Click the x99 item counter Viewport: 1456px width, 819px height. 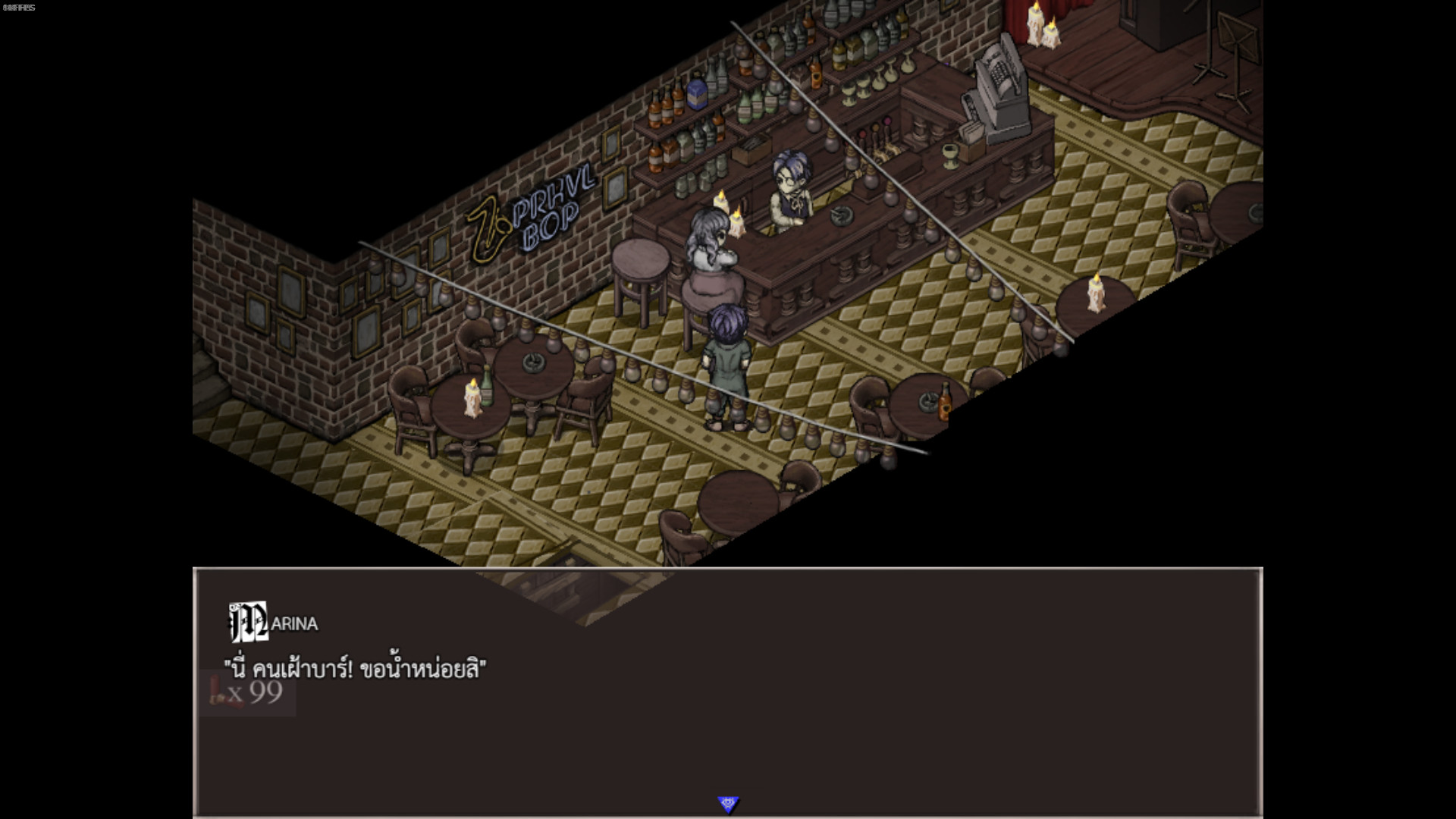(x=258, y=690)
